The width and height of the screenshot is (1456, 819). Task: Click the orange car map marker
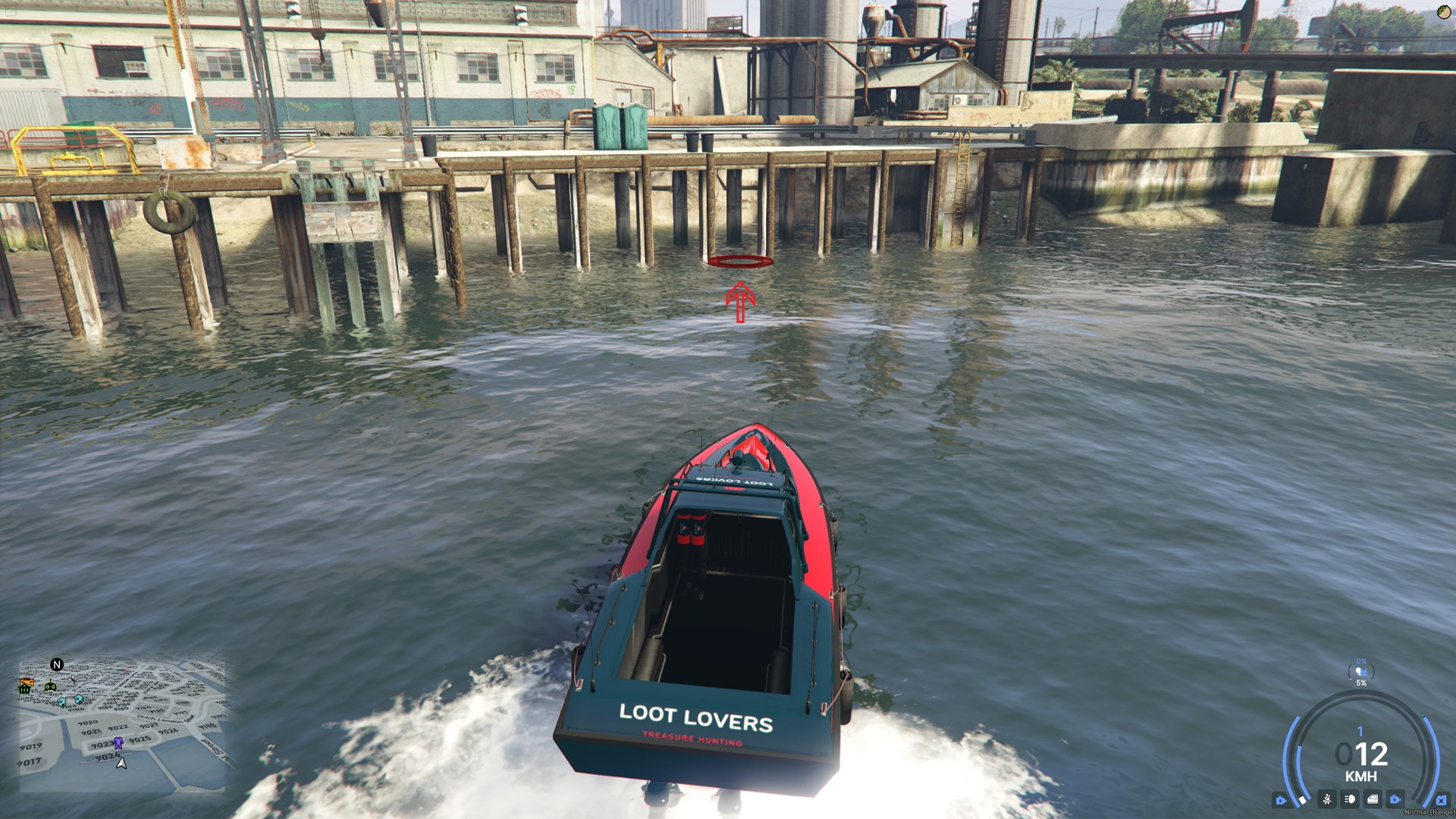tap(26, 681)
